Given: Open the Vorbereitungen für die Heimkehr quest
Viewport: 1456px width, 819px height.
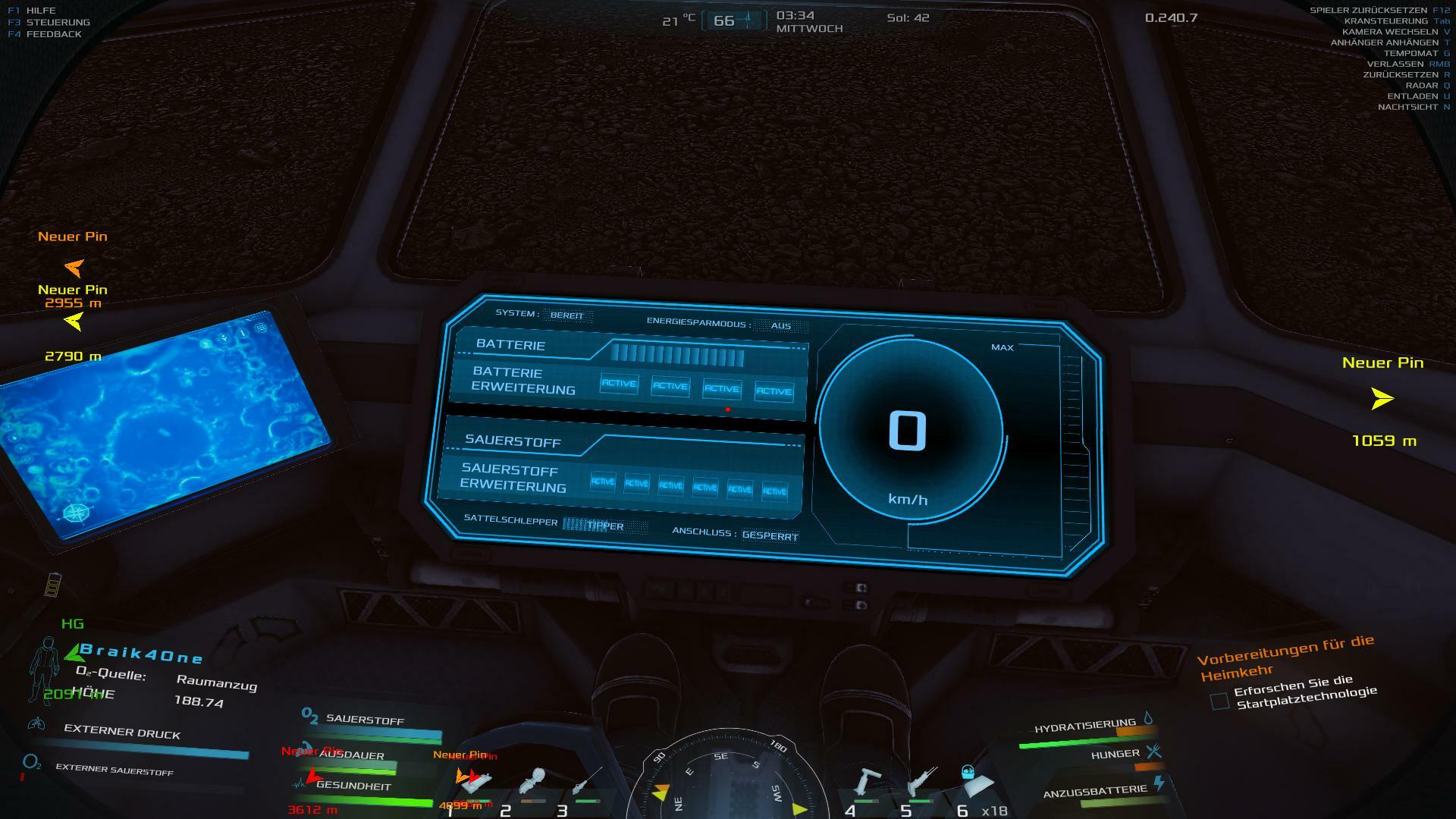Looking at the screenshot, I should click(1285, 657).
